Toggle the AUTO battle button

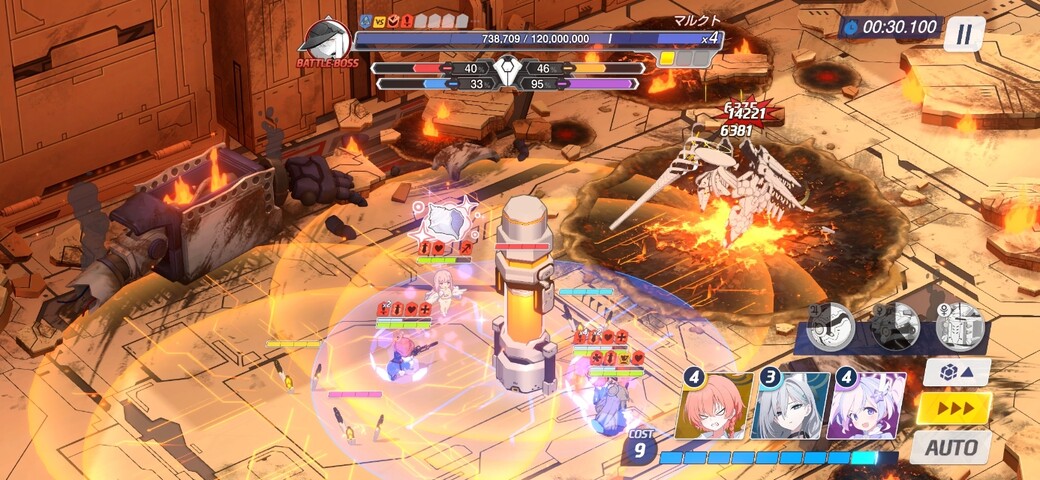[x=950, y=447]
